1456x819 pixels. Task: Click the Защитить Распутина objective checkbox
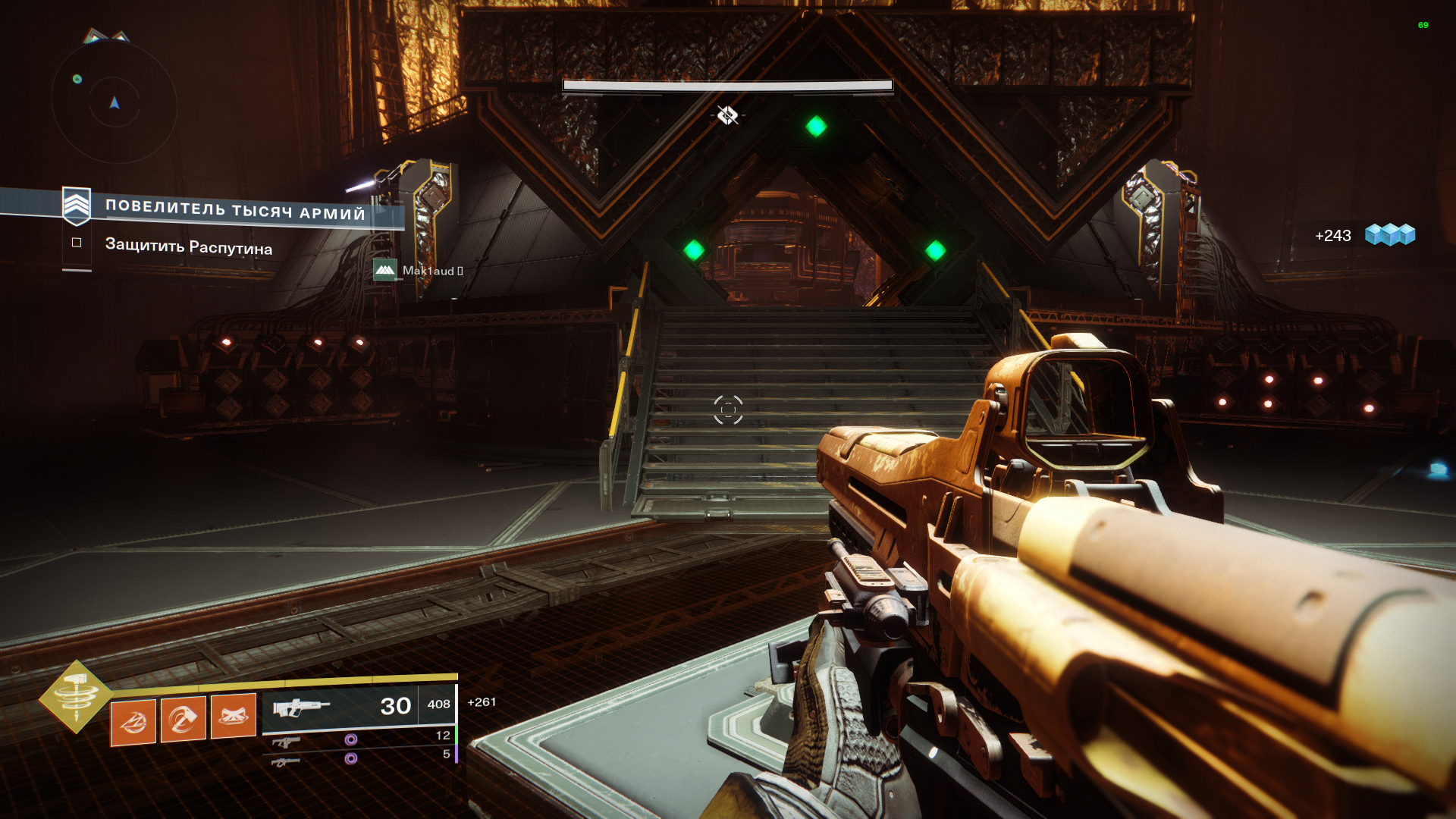77,243
